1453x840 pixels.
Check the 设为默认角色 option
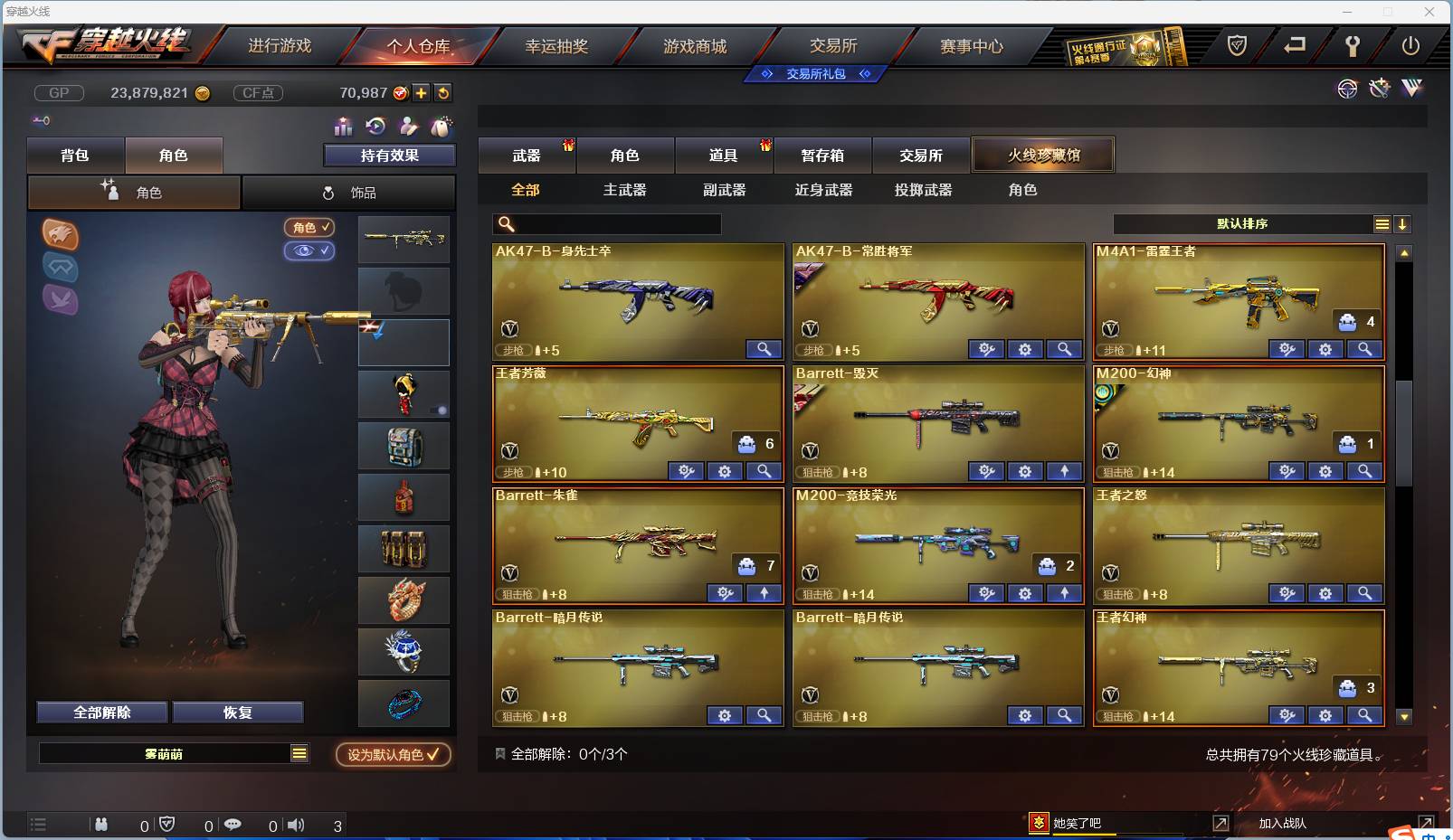click(x=393, y=755)
